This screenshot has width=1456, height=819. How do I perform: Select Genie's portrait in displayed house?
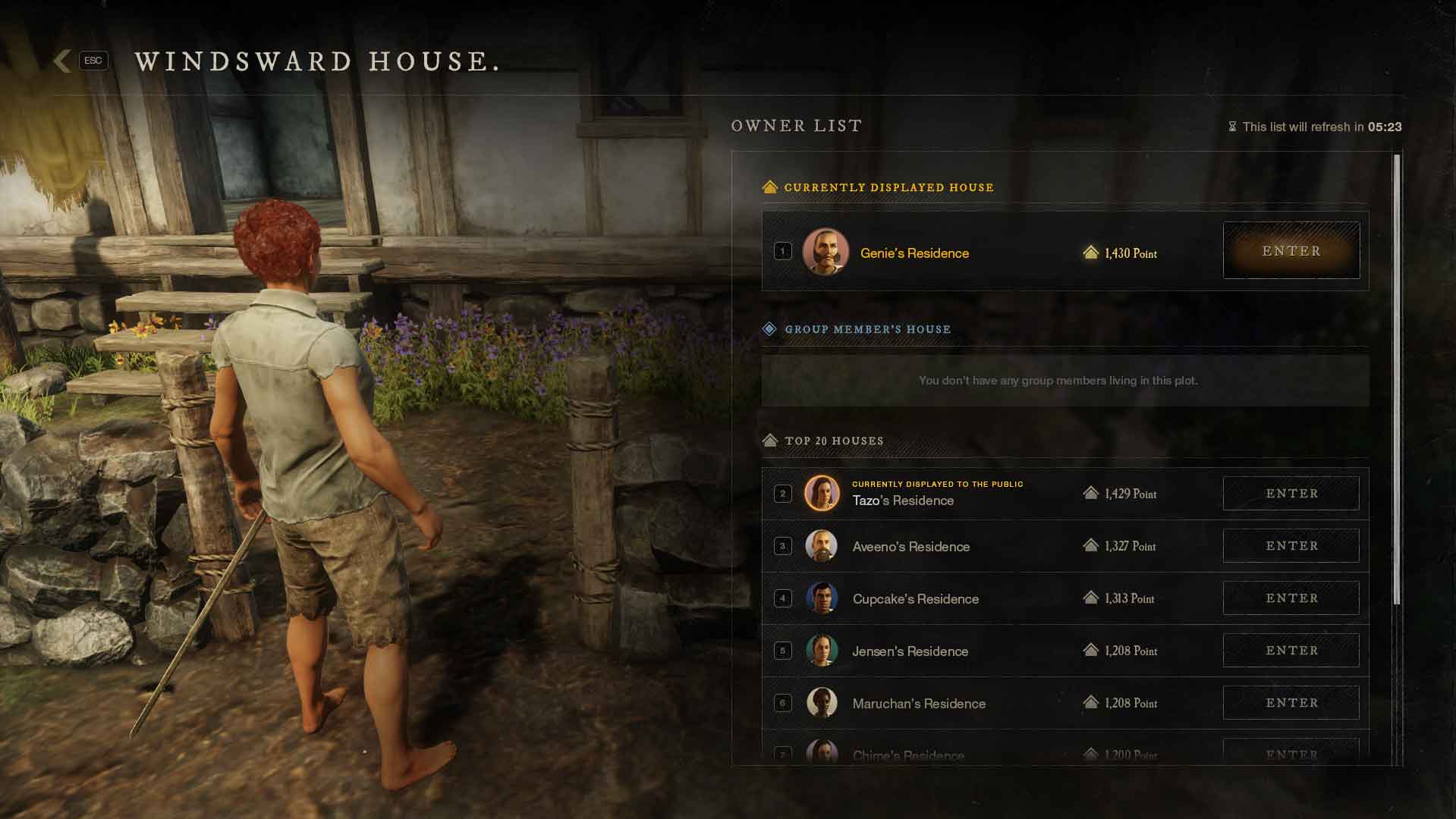(825, 252)
